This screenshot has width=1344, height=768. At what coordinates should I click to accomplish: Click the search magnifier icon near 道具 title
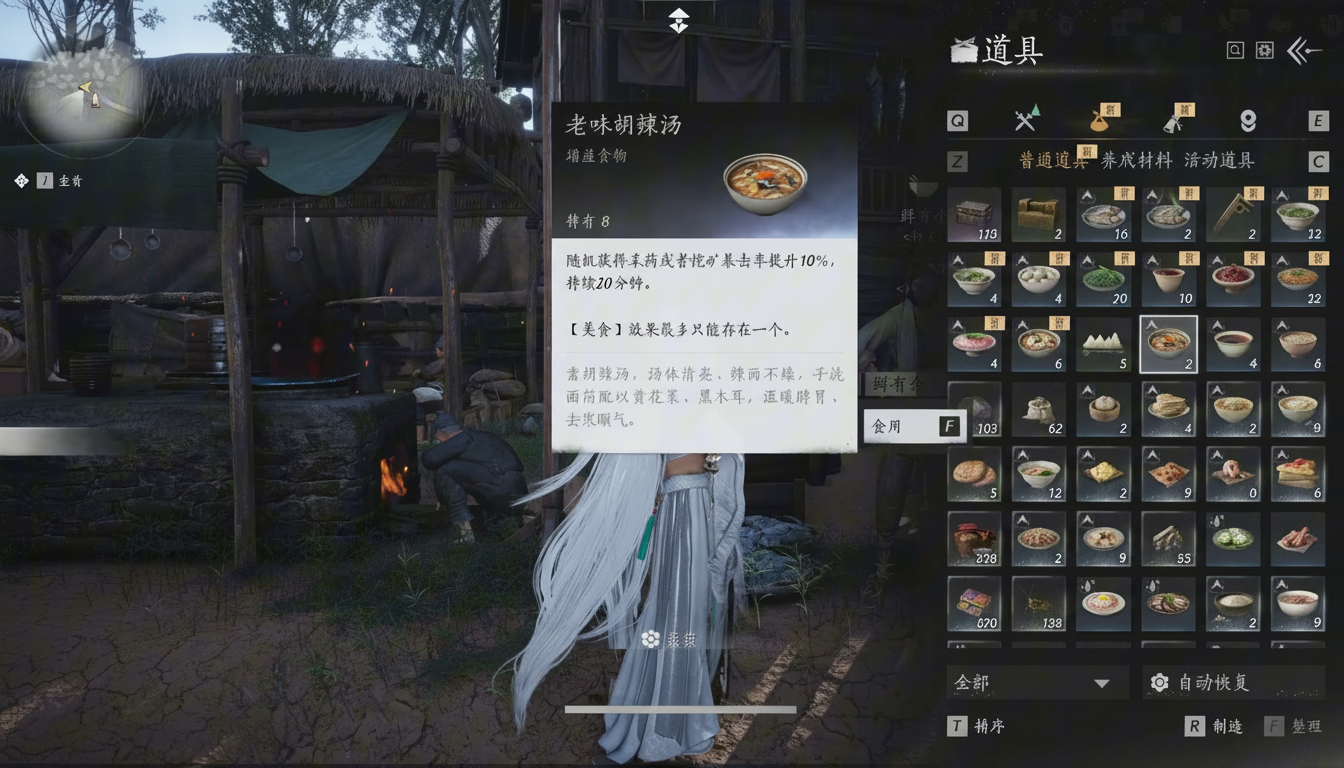pyautogui.click(x=1236, y=48)
